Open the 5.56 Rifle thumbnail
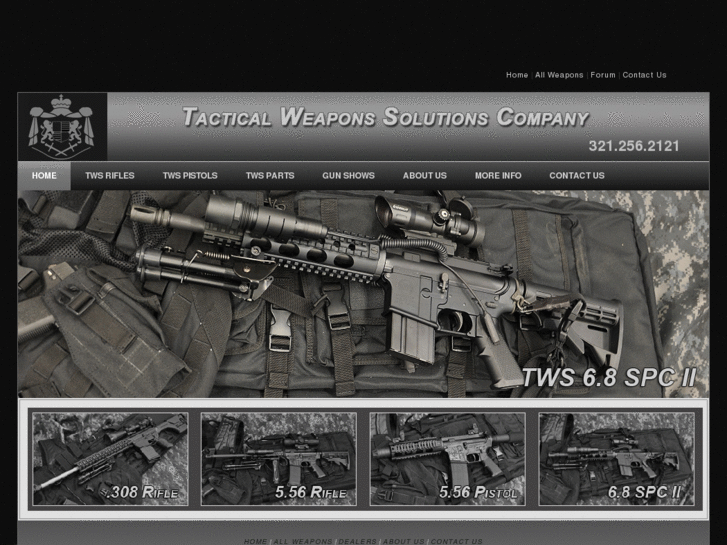The image size is (727, 545). pos(278,459)
